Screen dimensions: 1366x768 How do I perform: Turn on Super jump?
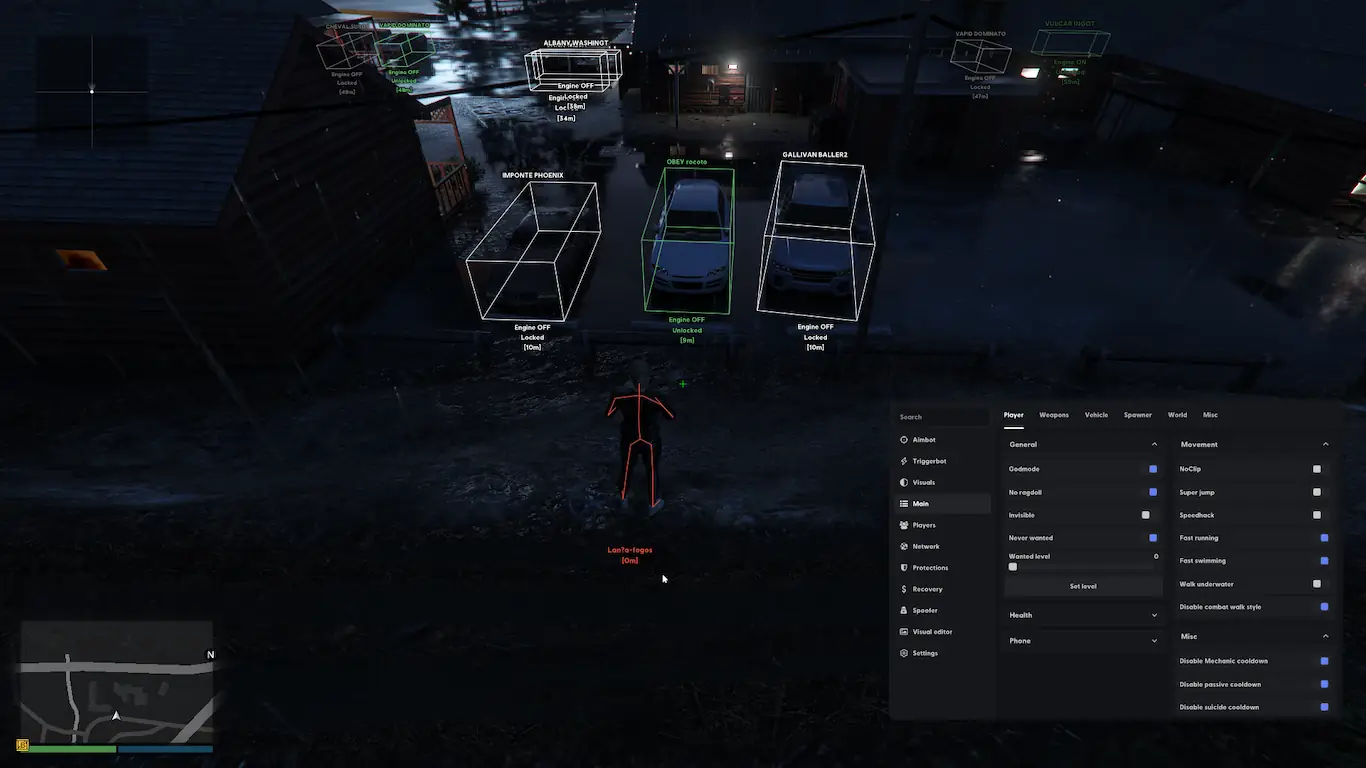[x=1317, y=492]
